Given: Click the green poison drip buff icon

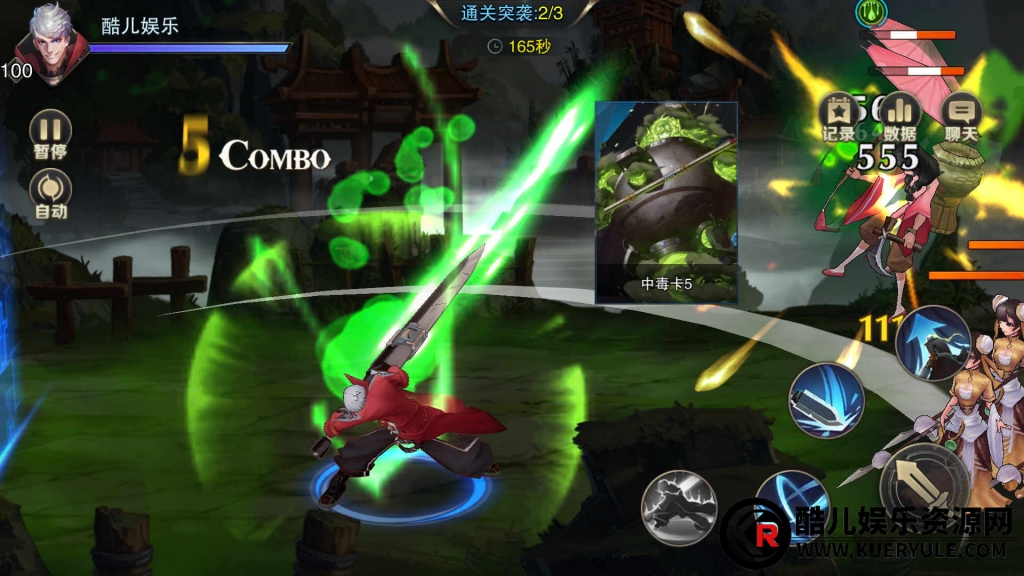Looking at the screenshot, I should pyautogui.click(x=869, y=12).
